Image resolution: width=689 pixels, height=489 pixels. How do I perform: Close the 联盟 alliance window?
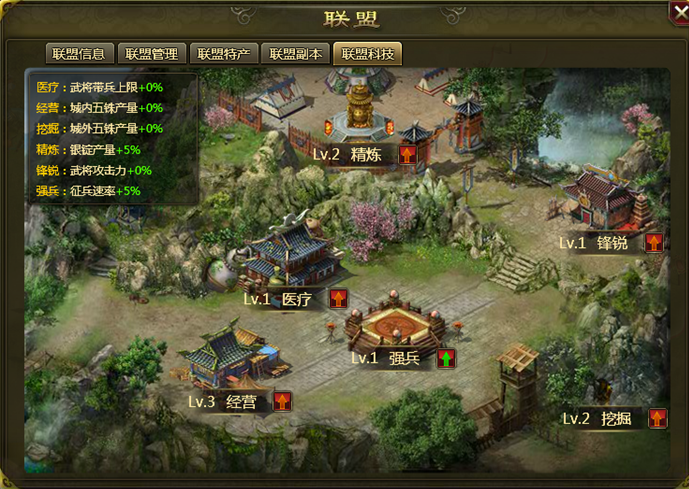click(x=679, y=12)
